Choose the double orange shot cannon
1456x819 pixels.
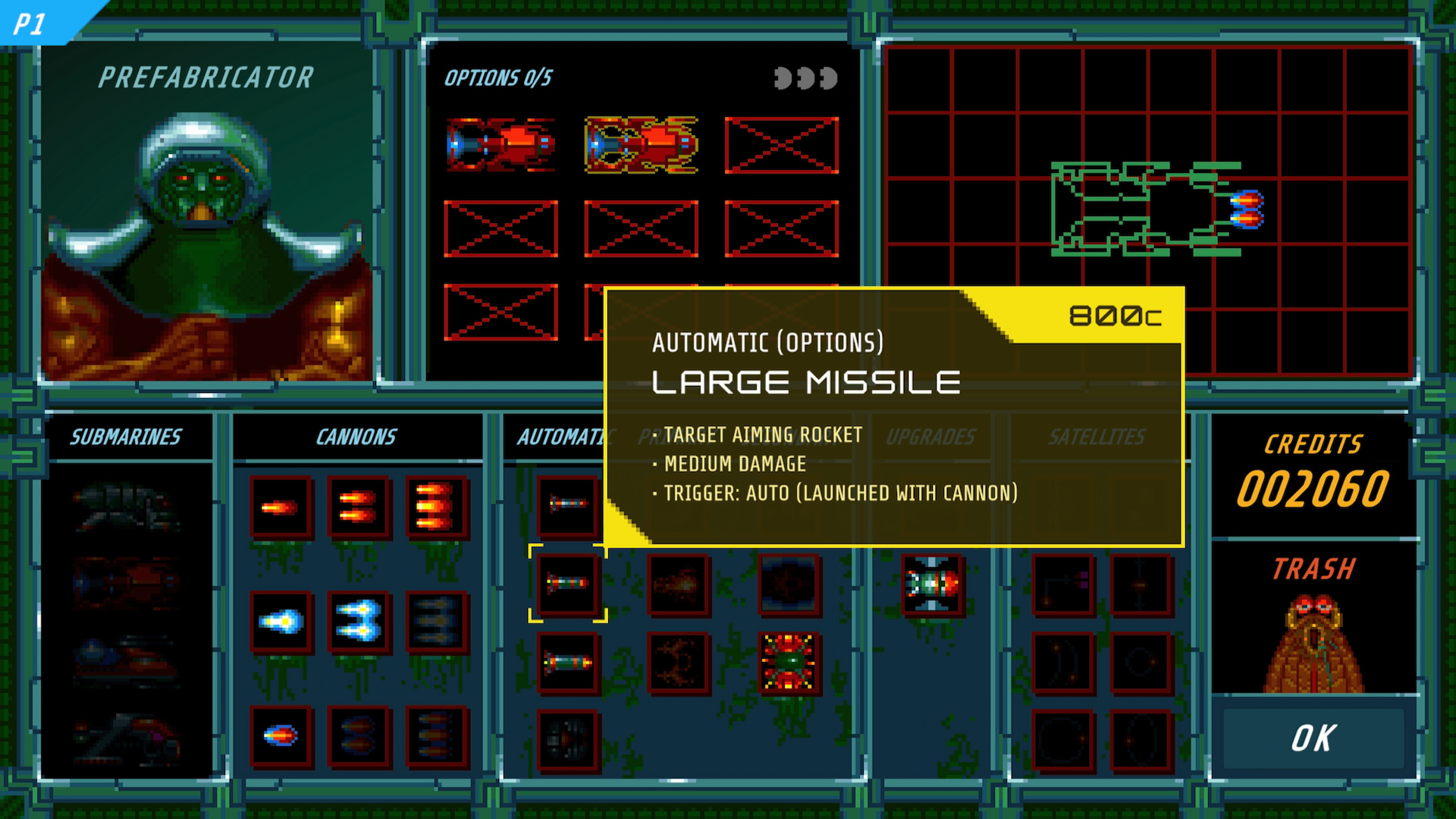pos(358,507)
